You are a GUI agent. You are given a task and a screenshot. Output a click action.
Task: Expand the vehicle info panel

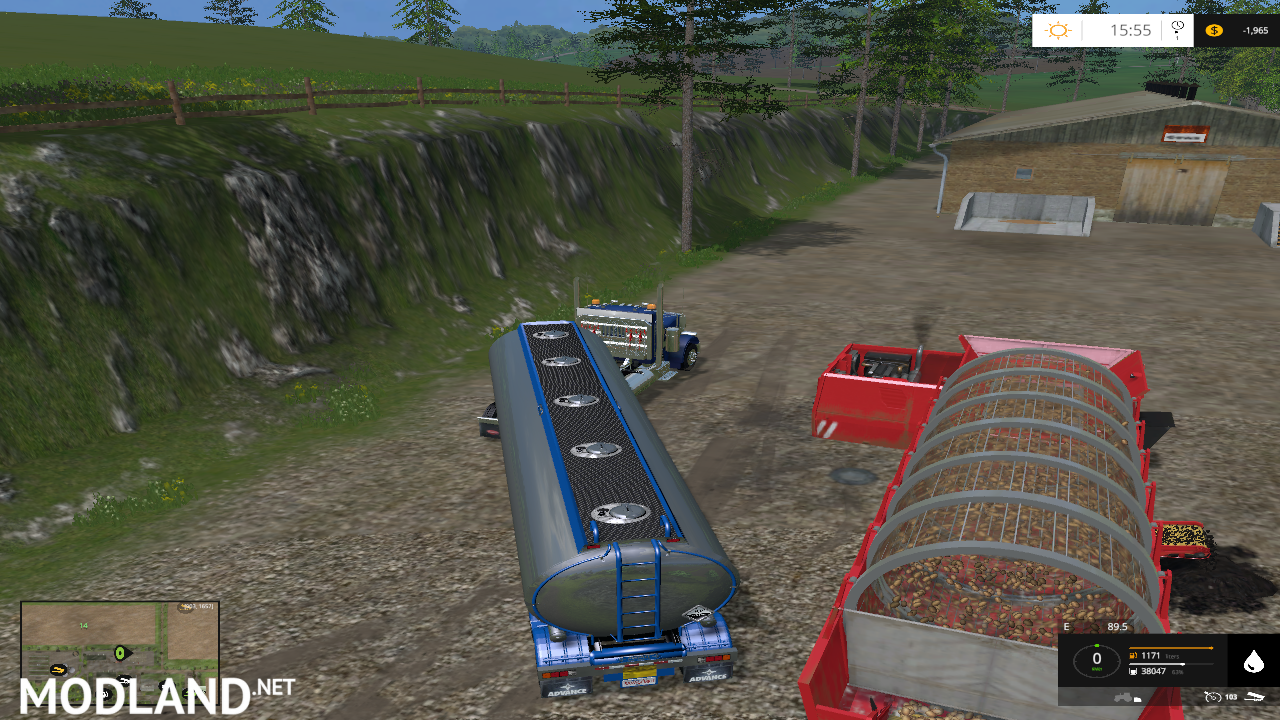tap(1160, 660)
